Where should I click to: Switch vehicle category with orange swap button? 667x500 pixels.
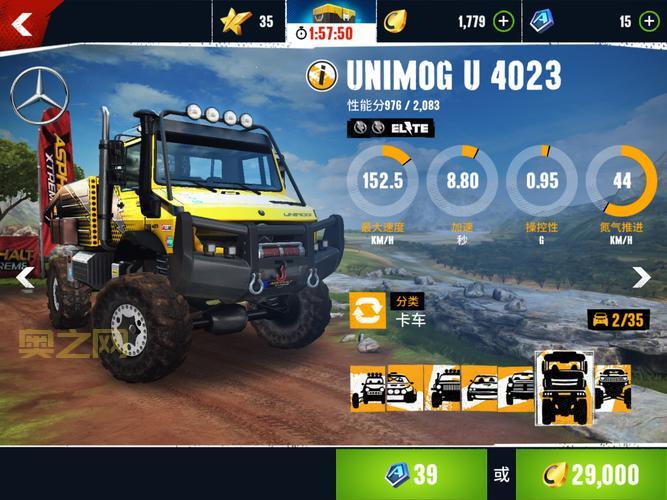[367, 310]
